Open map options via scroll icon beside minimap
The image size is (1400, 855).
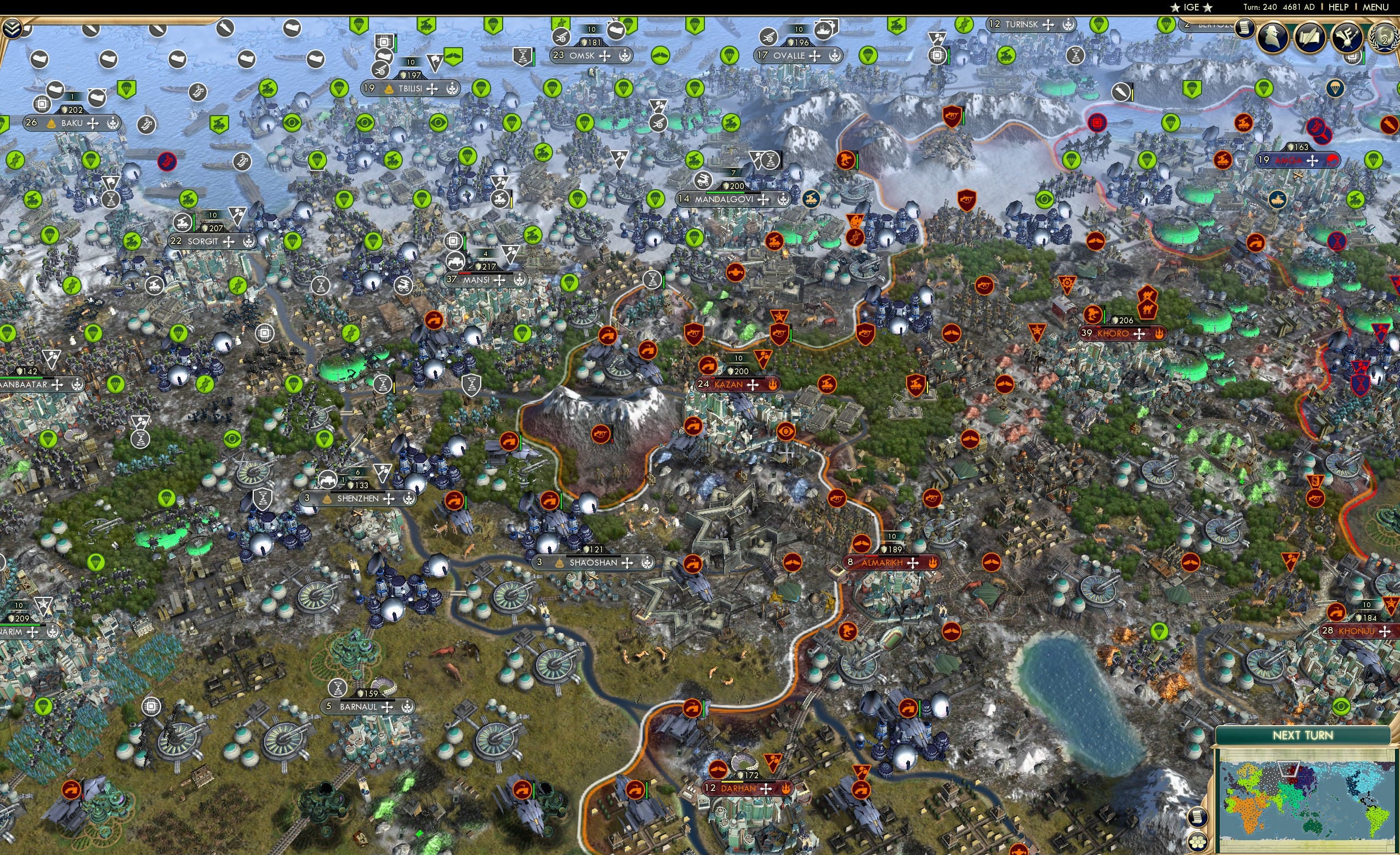click(1198, 818)
